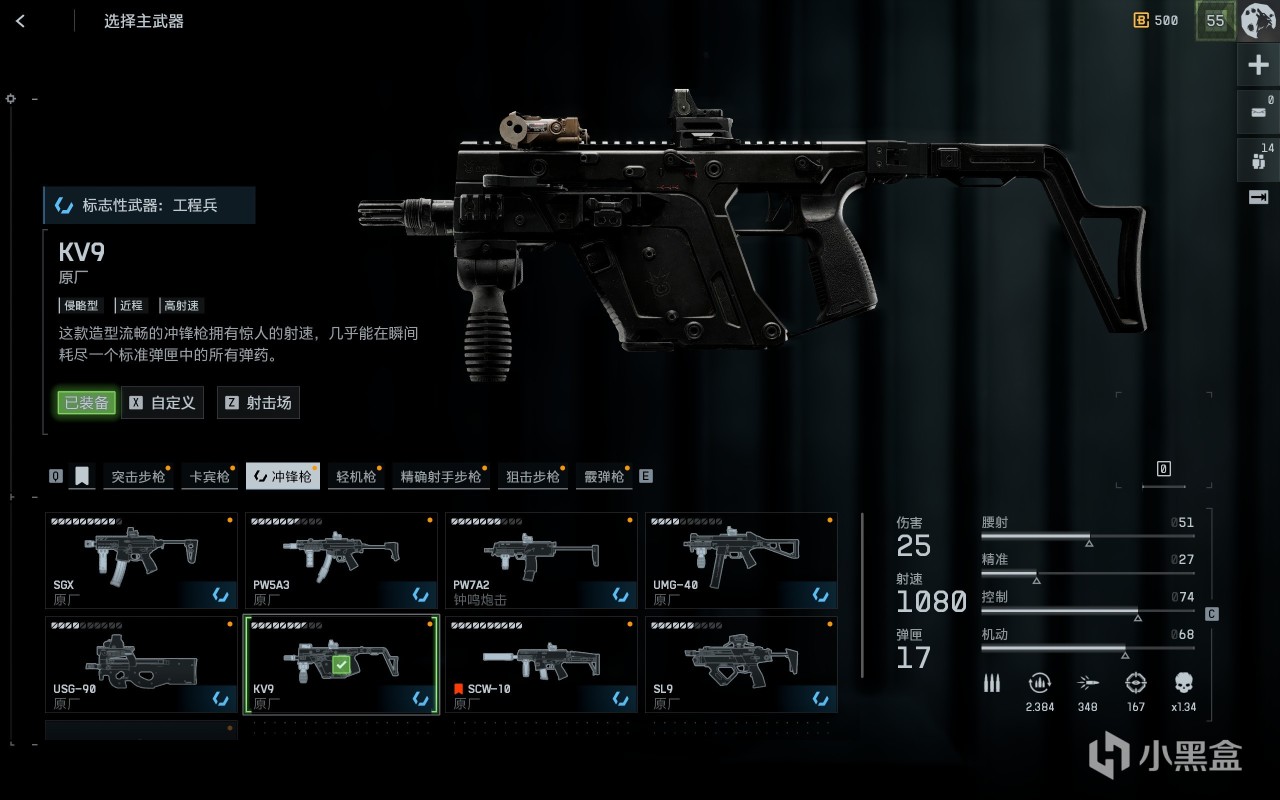The width and height of the screenshot is (1280, 800).
Task: Open the 自定义 customize option
Action: click(162, 403)
